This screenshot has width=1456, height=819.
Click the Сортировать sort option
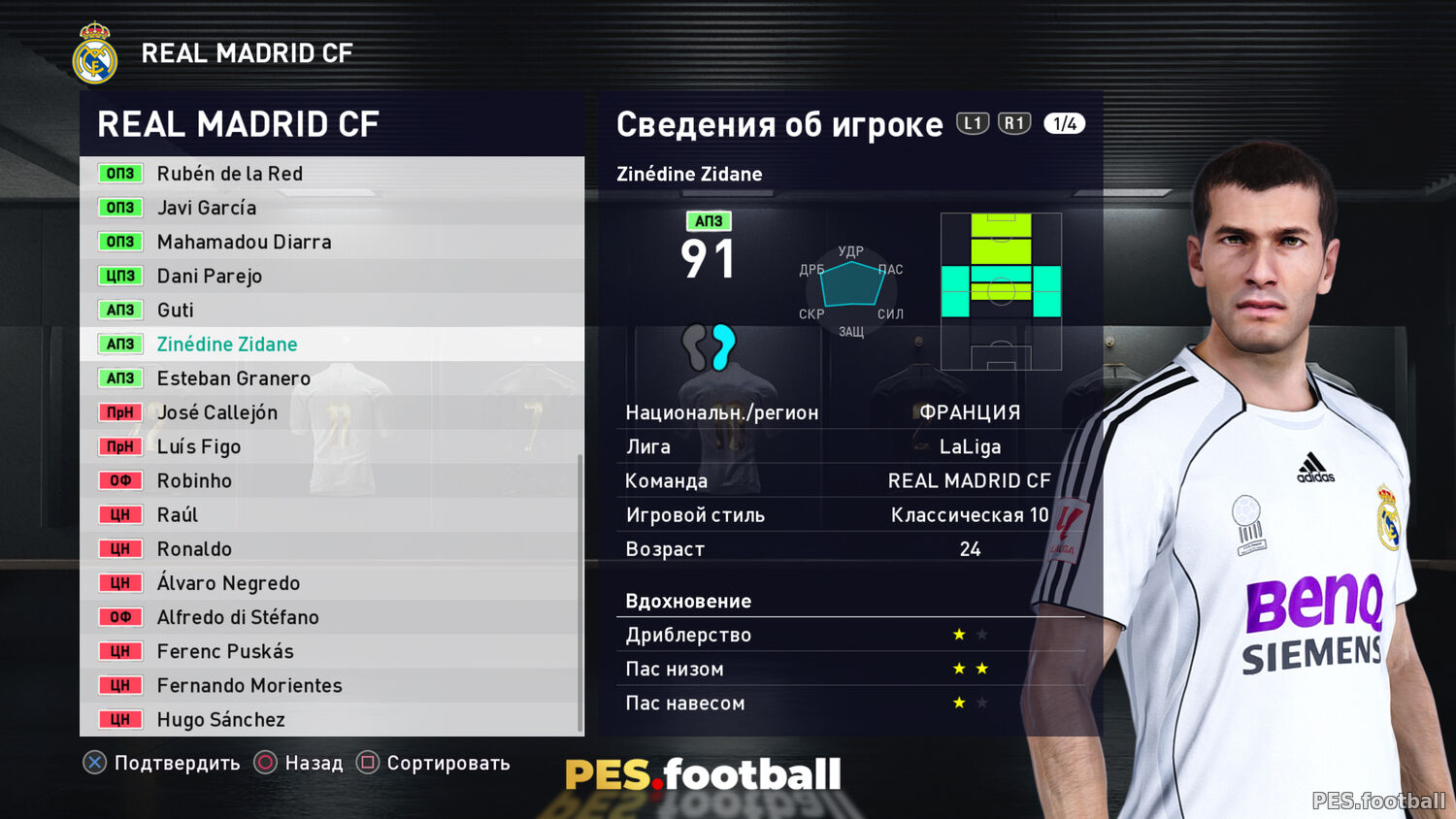[x=433, y=763]
